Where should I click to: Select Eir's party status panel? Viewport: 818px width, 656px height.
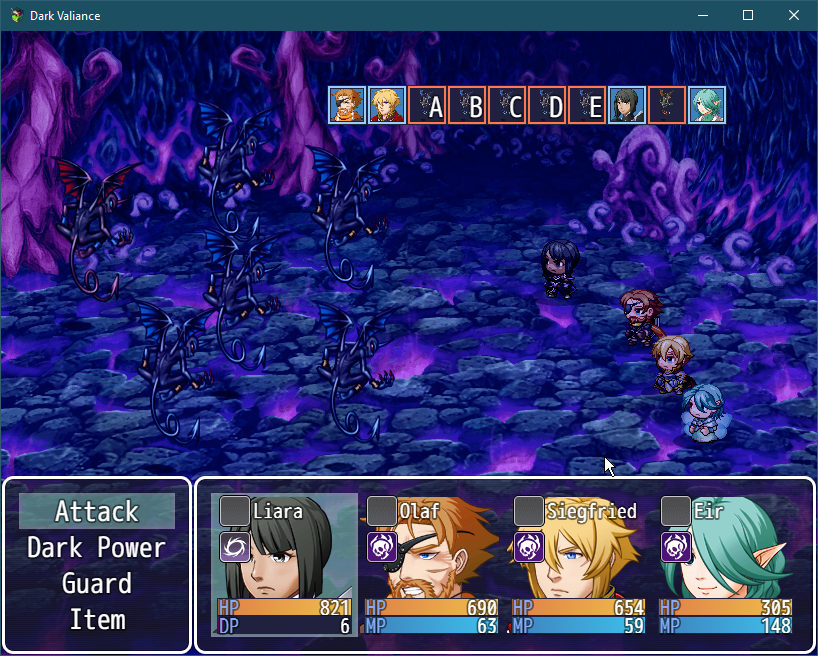point(725,565)
